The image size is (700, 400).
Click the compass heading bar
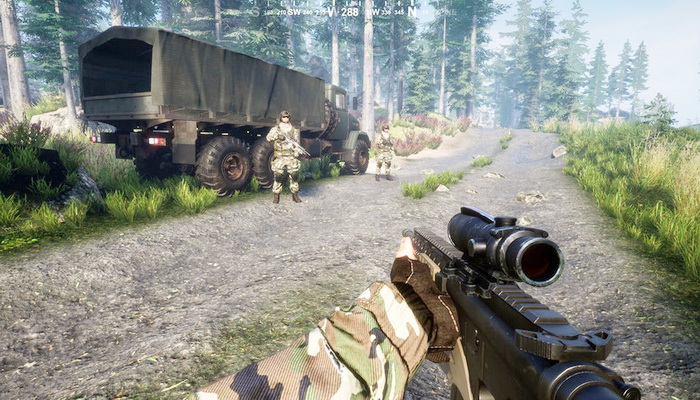coord(338,11)
